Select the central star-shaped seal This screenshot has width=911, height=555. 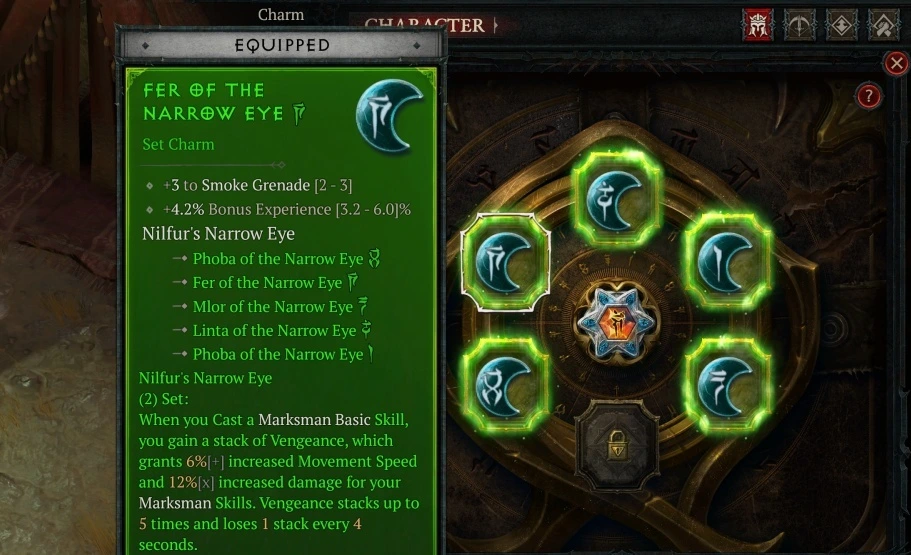point(616,323)
